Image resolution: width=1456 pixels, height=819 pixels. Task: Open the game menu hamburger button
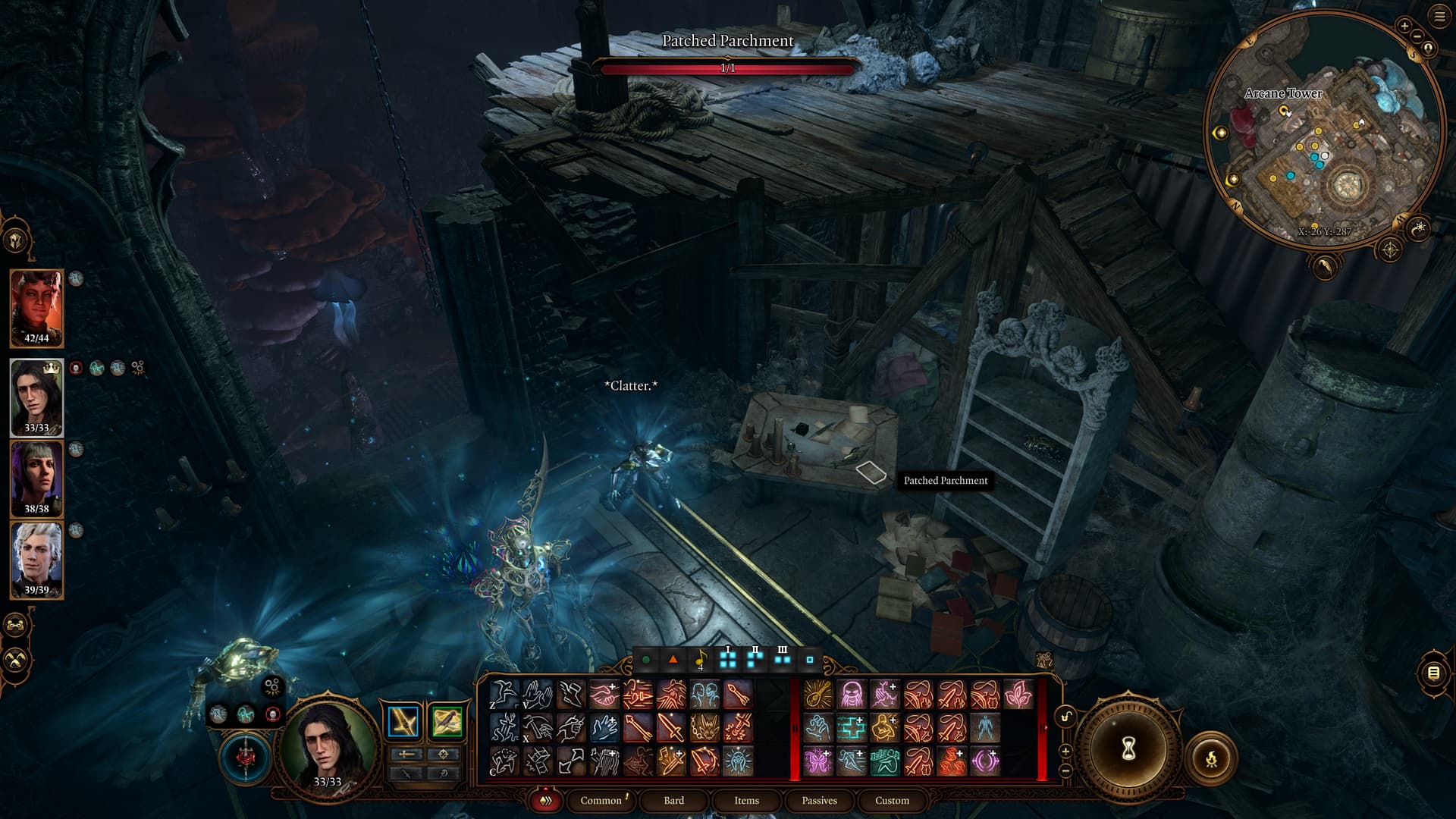coord(1440,17)
